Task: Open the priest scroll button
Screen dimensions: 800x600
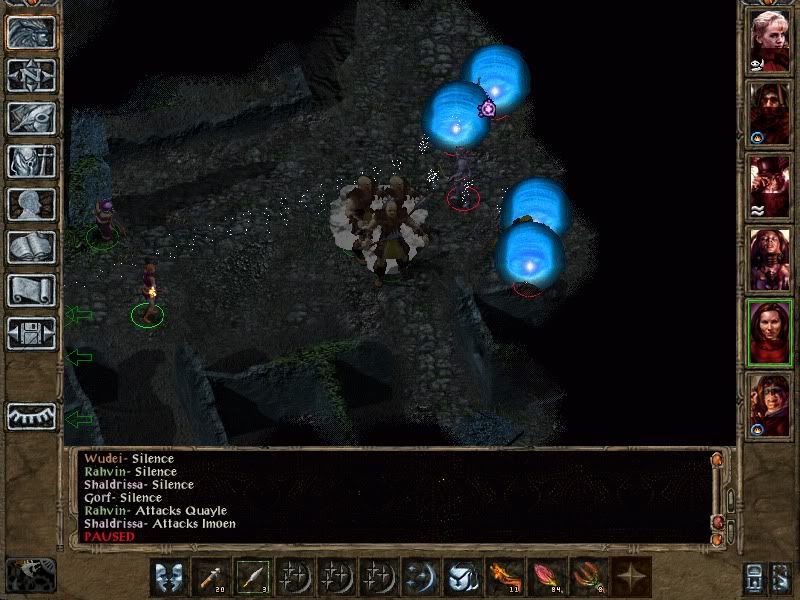Action: (x=31, y=290)
